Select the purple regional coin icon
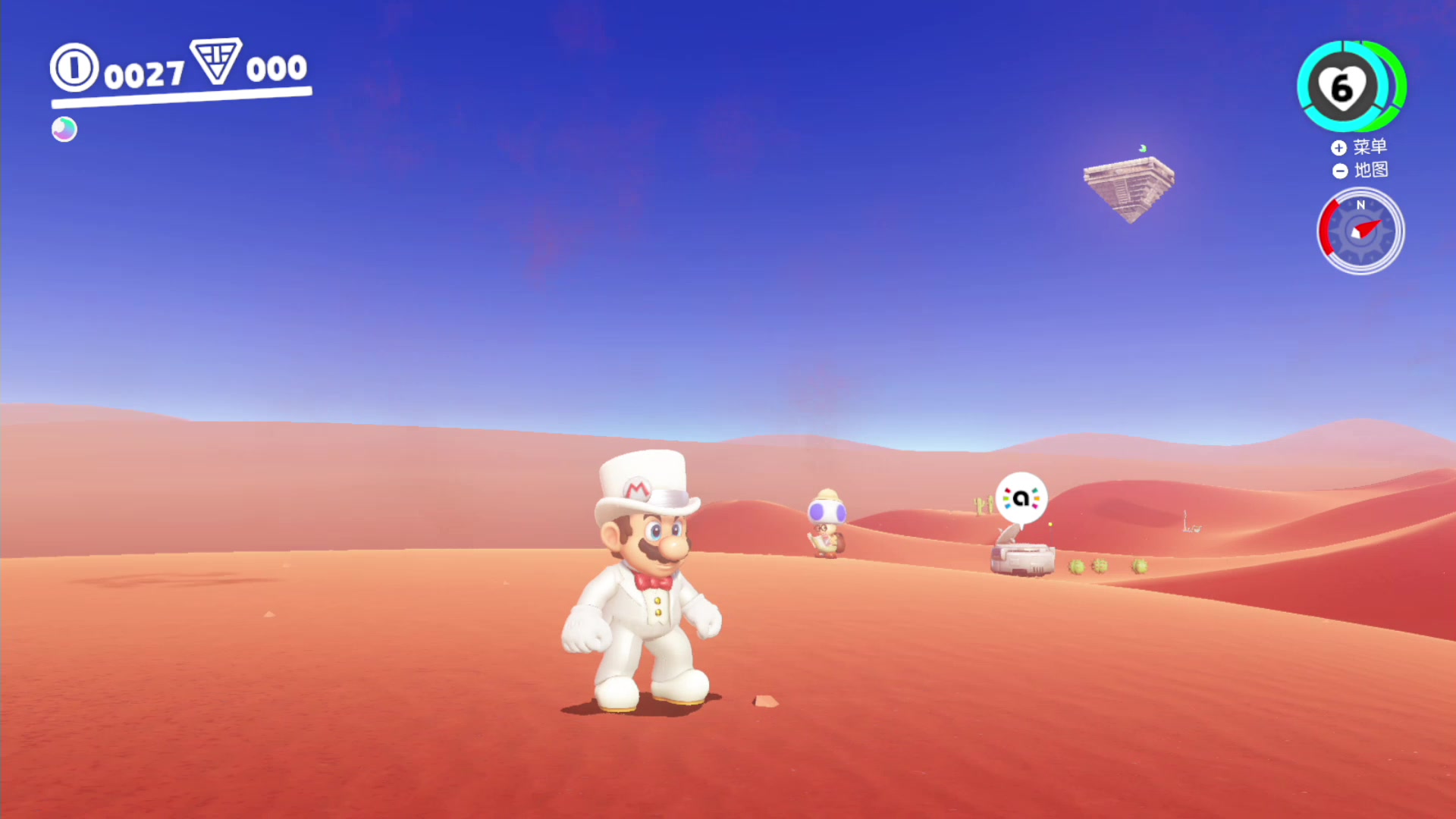The width and height of the screenshot is (1456, 819). [215, 65]
